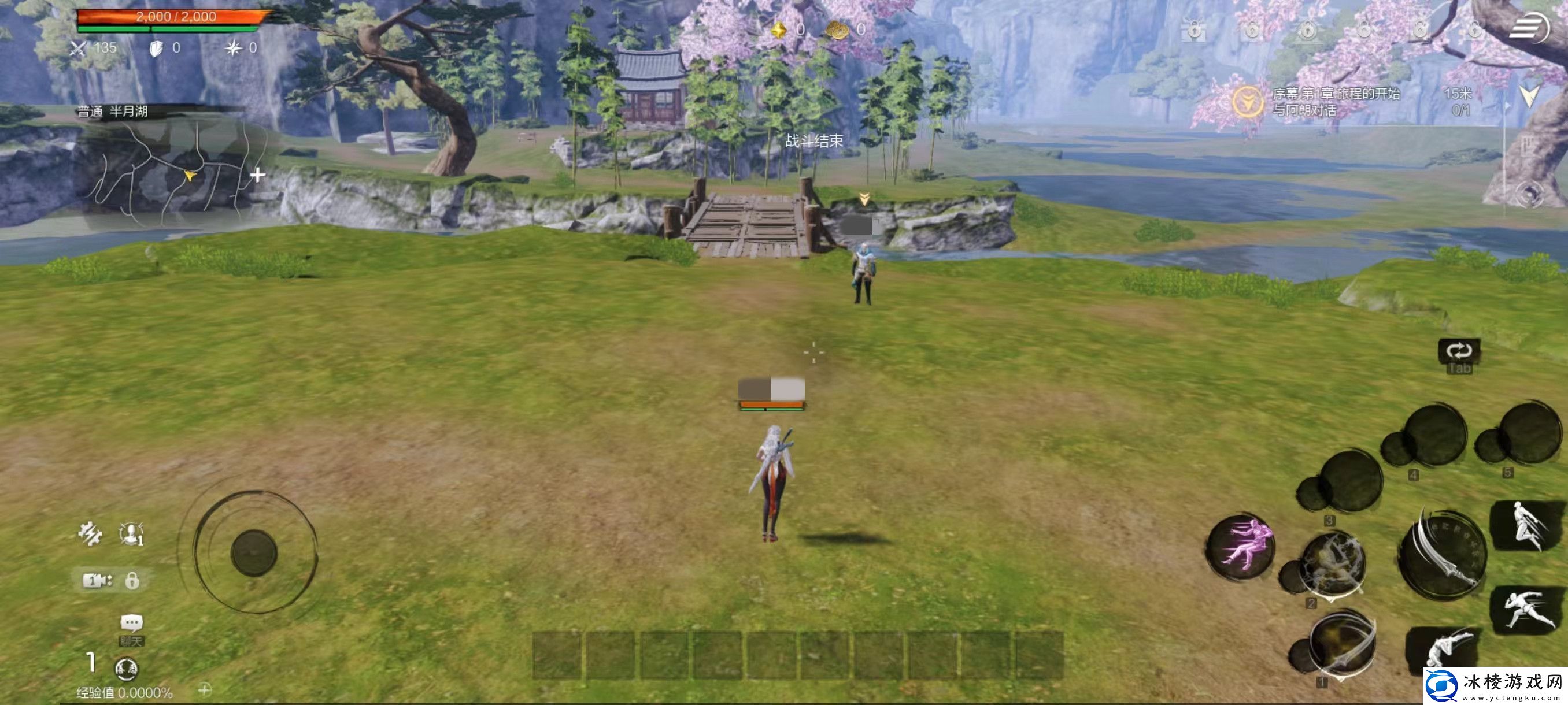Image resolution: width=1568 pixels, height=705 pixels.
Task: Click the small plus near the experience bar
Action: tap(205, 689)
